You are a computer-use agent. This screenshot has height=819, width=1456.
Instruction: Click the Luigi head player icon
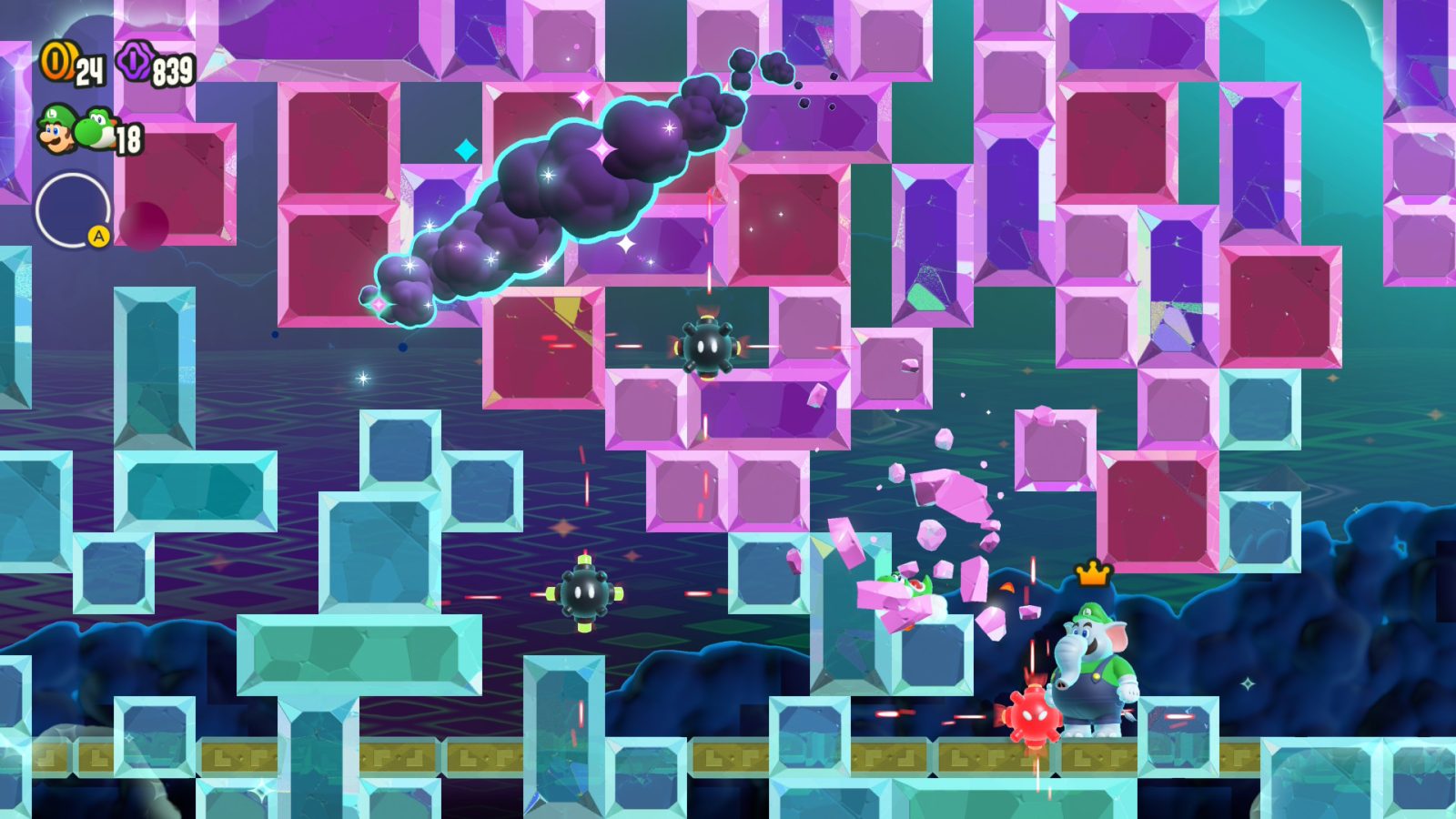click(56, 132)
